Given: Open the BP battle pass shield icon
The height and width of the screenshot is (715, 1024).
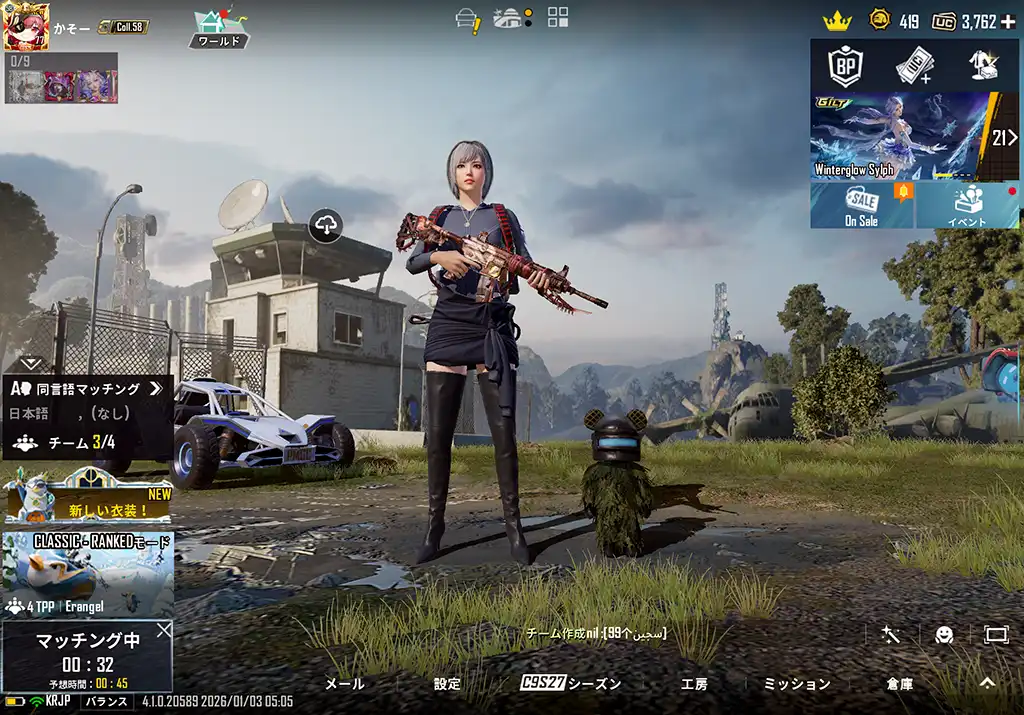Looking at the screenshot, I should [x=846, y=66].
